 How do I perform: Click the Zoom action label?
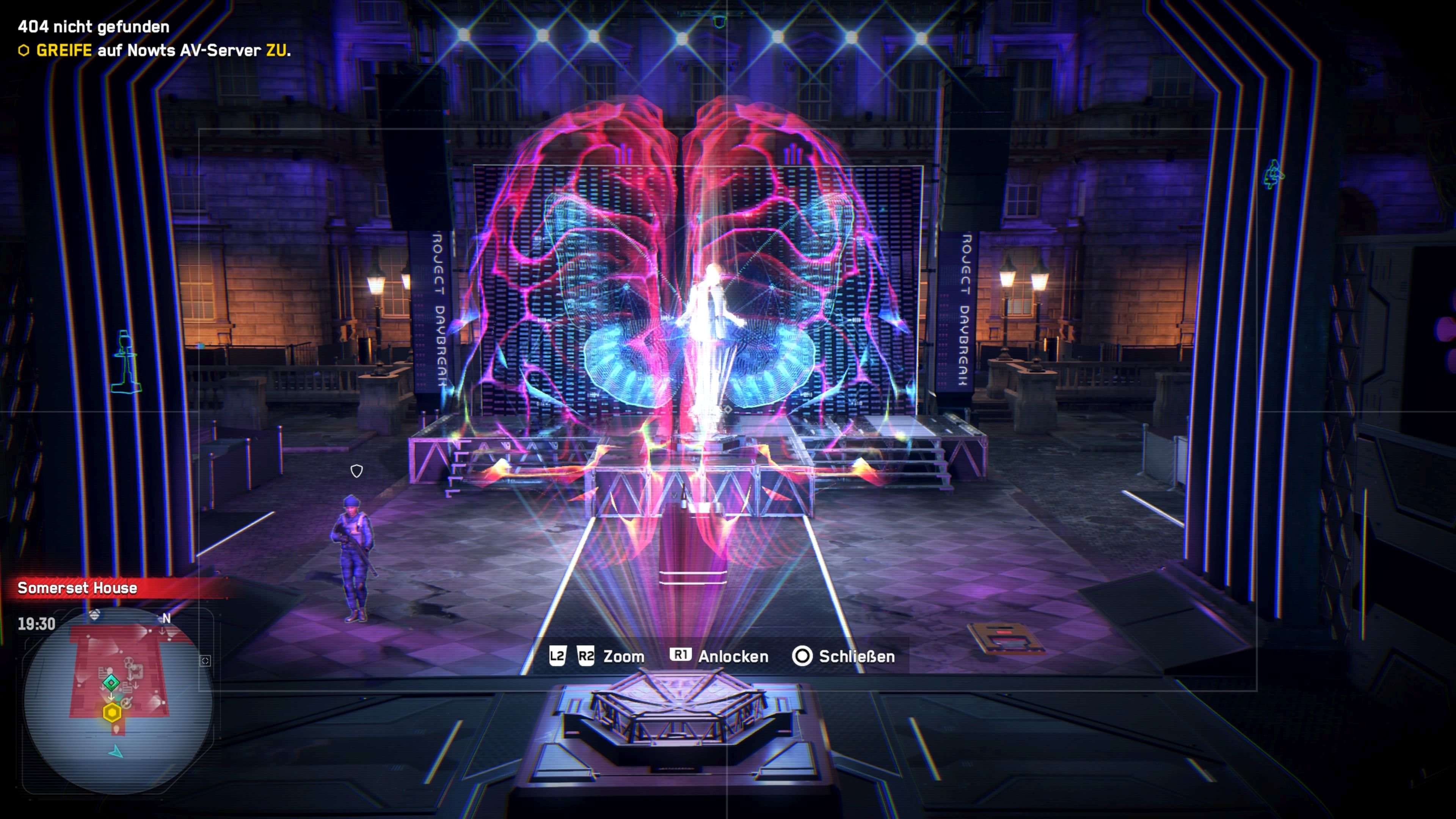point(623,656)
